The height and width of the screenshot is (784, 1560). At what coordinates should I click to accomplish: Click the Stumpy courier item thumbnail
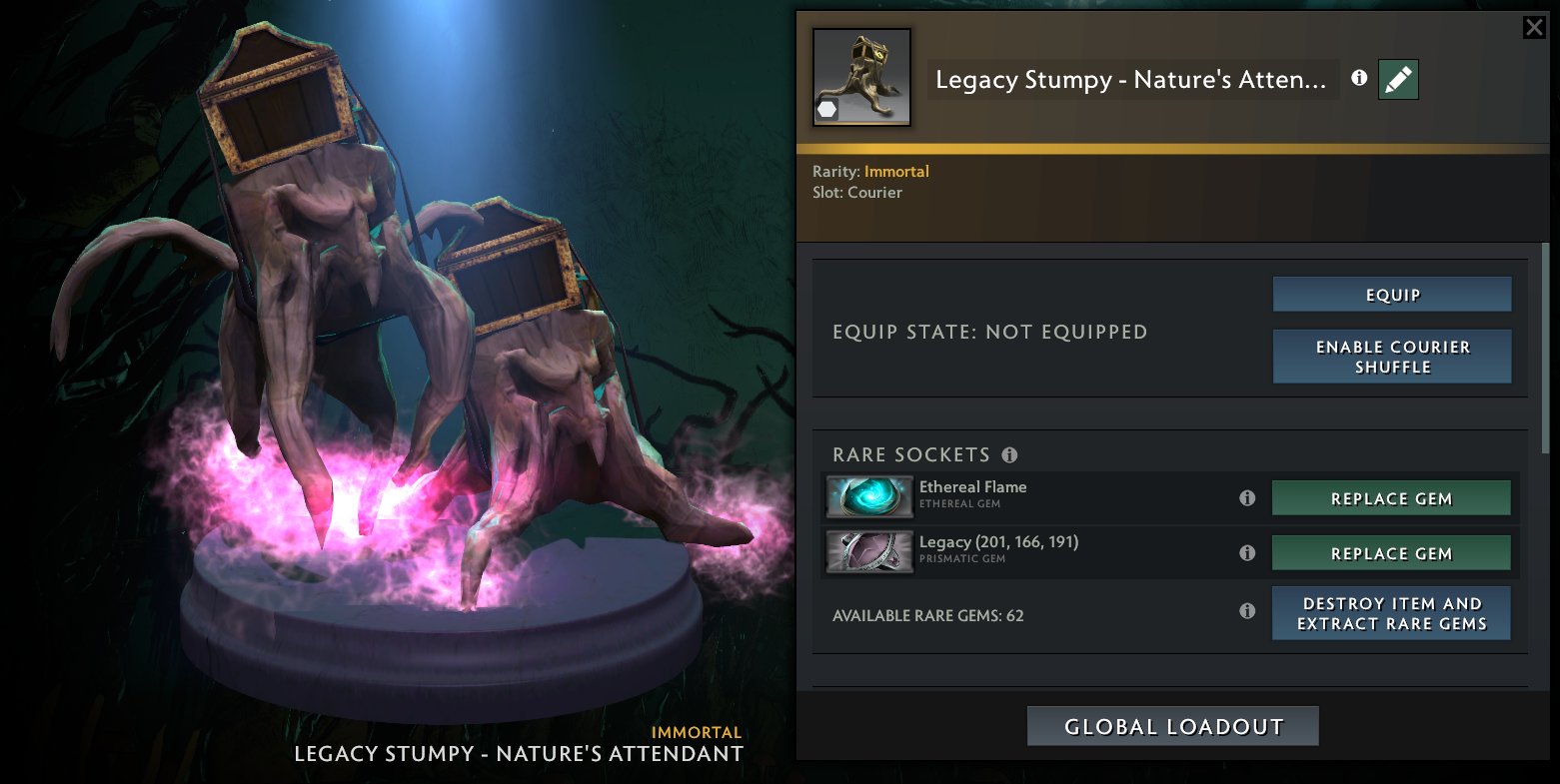click(861, 77)
